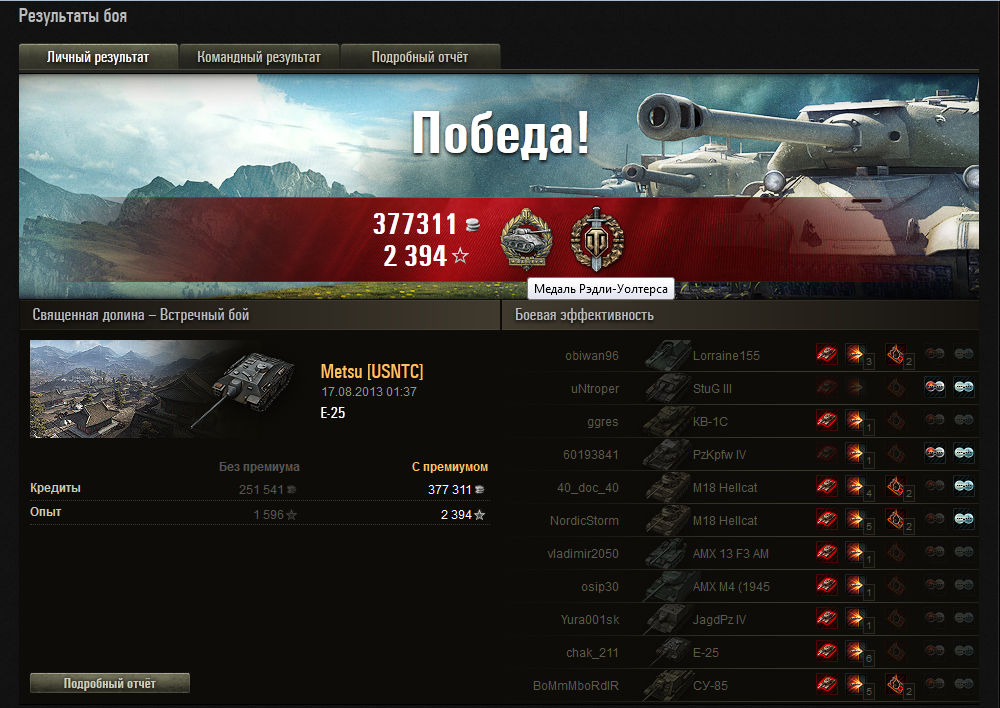Click the player name Metsu [USNTC]
This screenshot has height=708, width=1000.
(x=372, y=372)
